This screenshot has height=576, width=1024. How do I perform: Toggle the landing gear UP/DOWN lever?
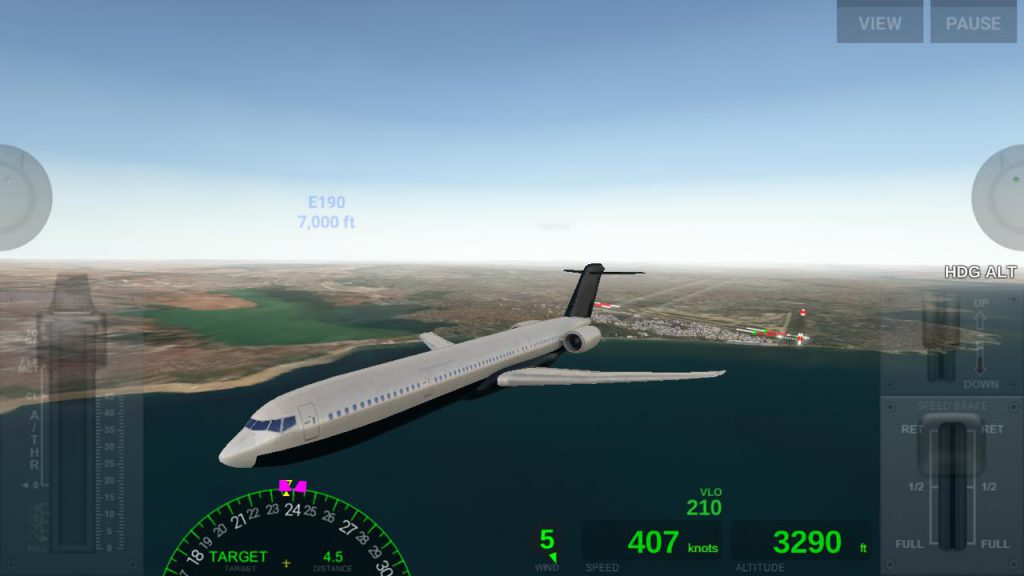coord(939,340)
